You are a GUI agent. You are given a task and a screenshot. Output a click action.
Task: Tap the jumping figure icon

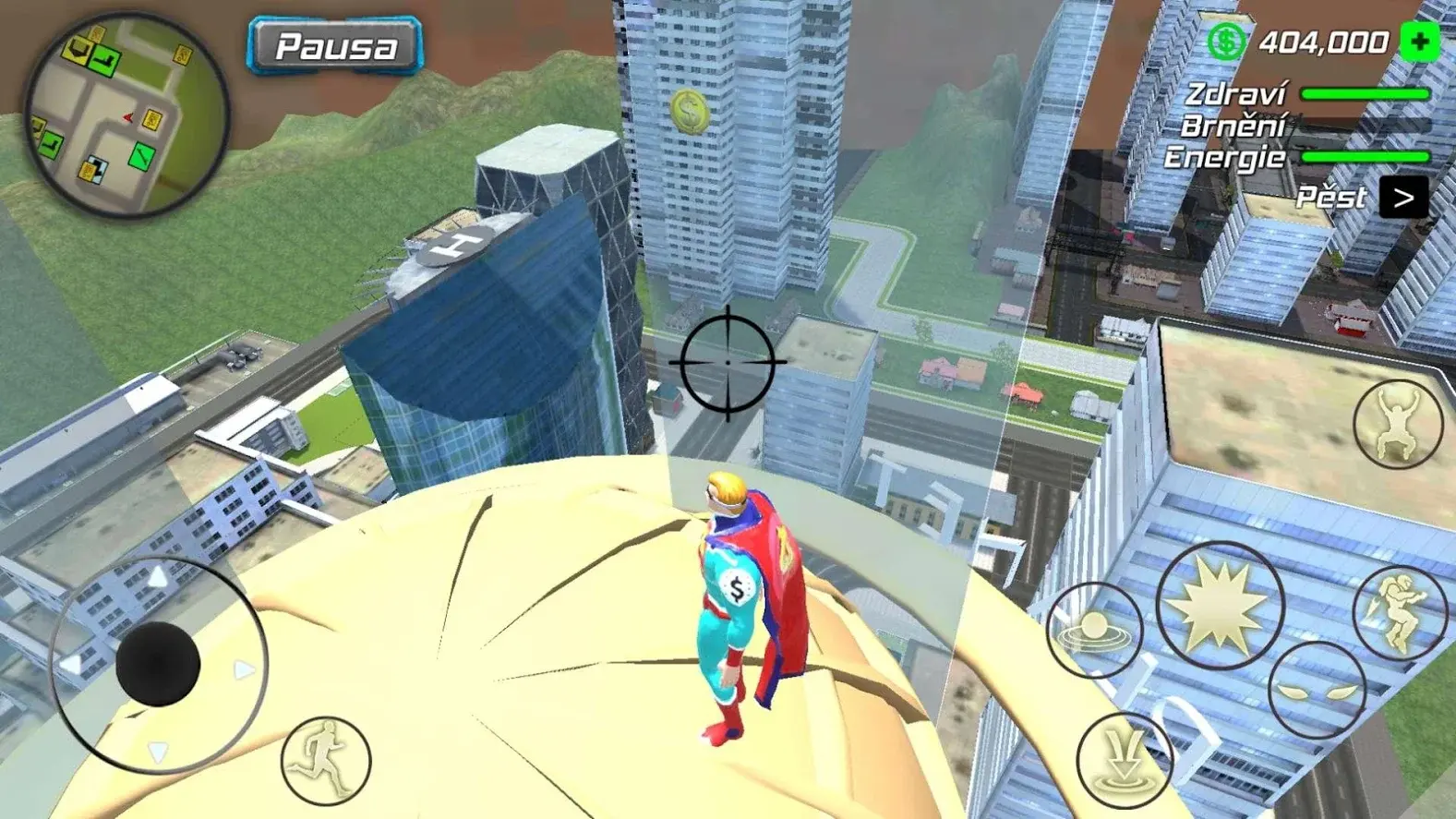point(1397,424)
